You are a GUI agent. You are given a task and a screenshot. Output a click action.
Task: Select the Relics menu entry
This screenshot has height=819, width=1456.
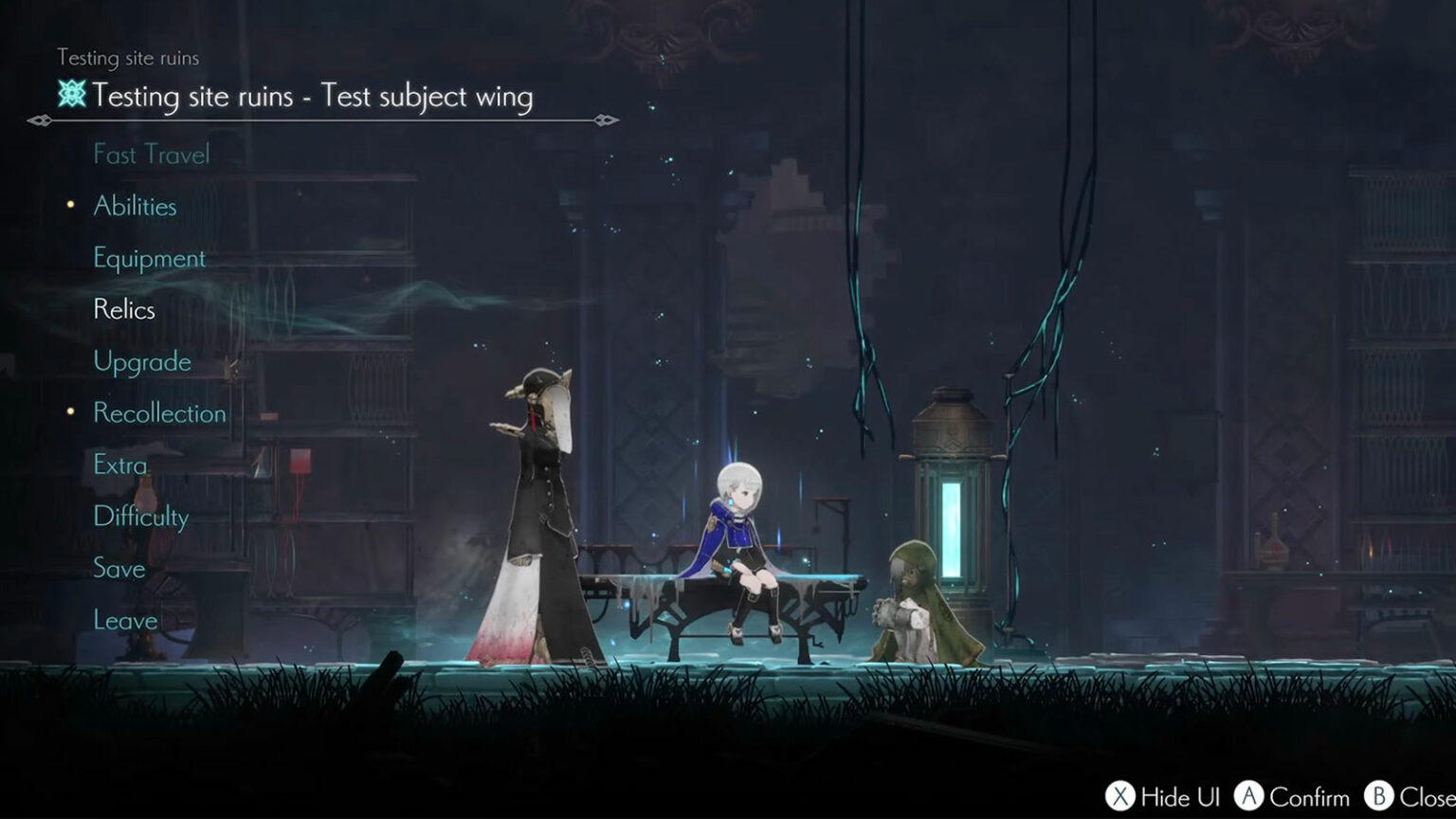(123, 310)
